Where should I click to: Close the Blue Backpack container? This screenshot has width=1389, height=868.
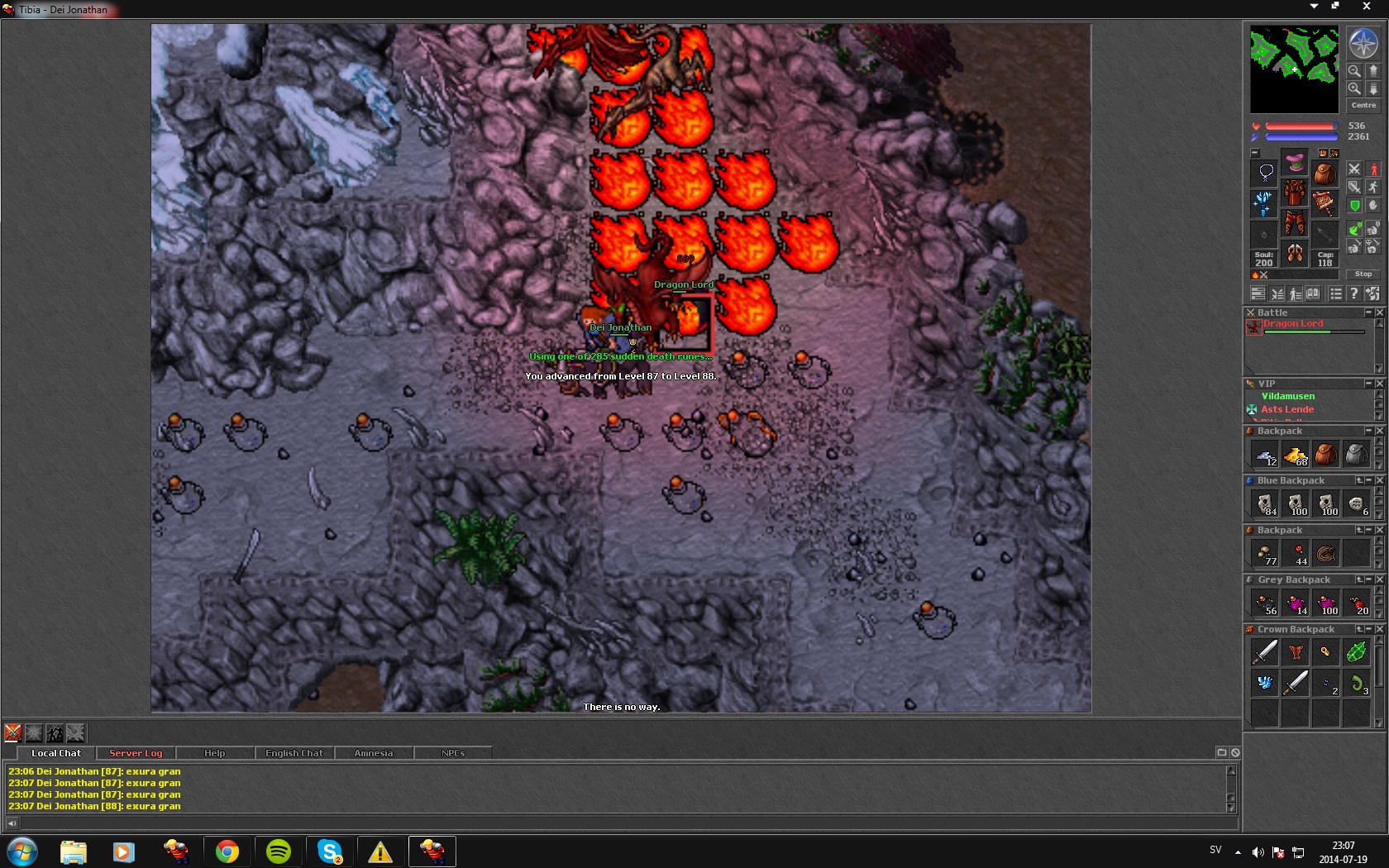pyautogui.click(x=1379, y=480)
